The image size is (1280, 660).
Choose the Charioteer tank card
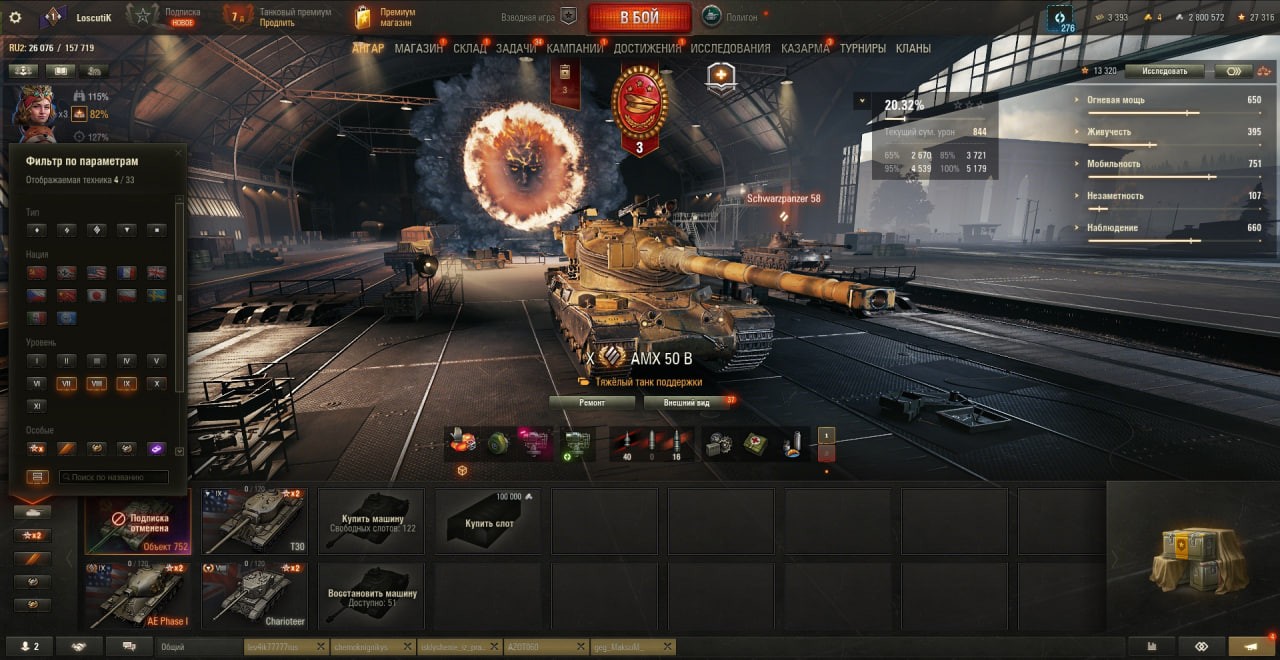click(253, 594)
